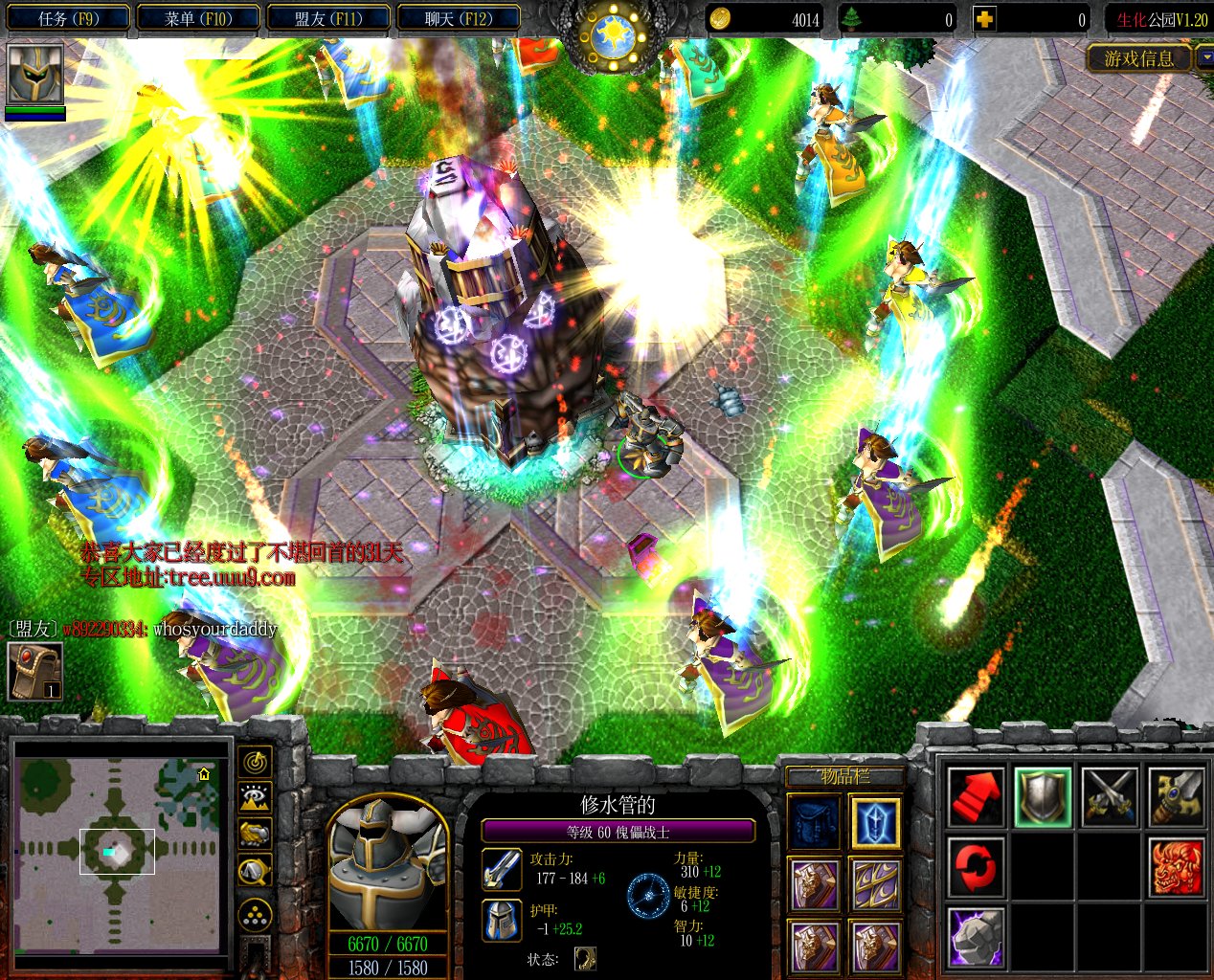
Task: Open the 盟友 (F11) allies menu
Action: click(328, 18)
